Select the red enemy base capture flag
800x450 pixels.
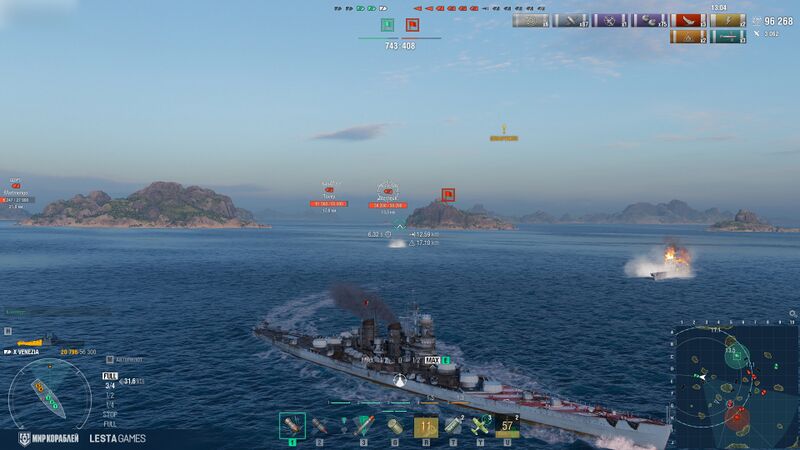[412, 25]
